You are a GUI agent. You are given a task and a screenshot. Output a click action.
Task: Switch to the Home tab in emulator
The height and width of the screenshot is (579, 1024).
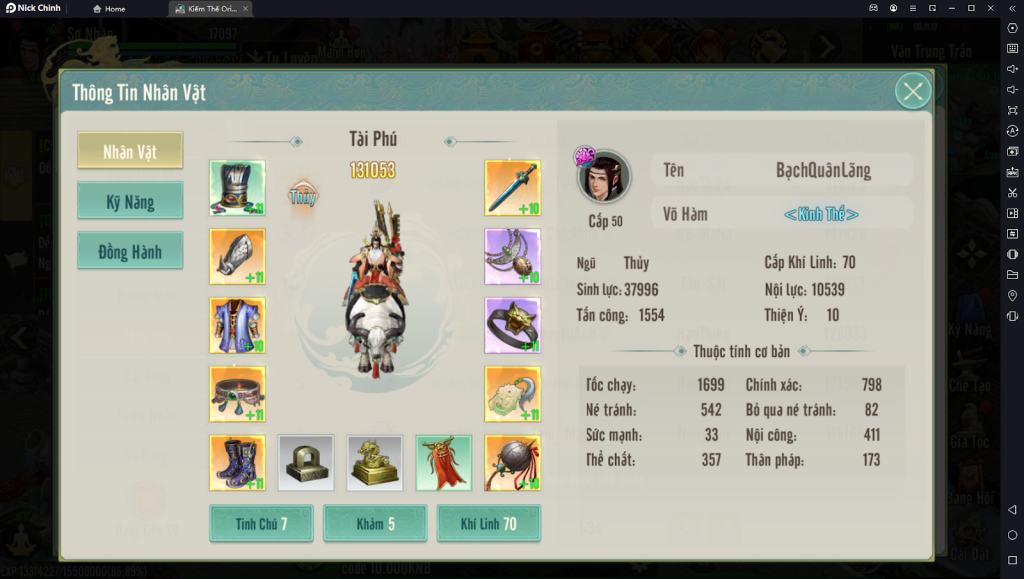pyautogui.click(x=110, y=9)
